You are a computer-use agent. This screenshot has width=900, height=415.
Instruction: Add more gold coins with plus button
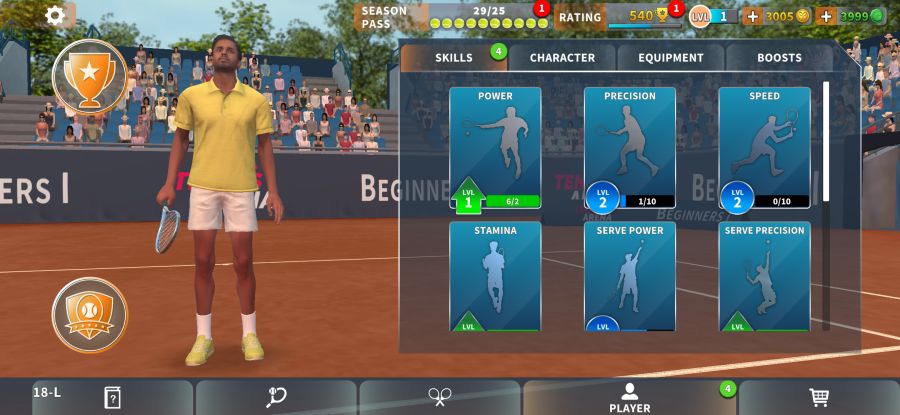point(753,16)
